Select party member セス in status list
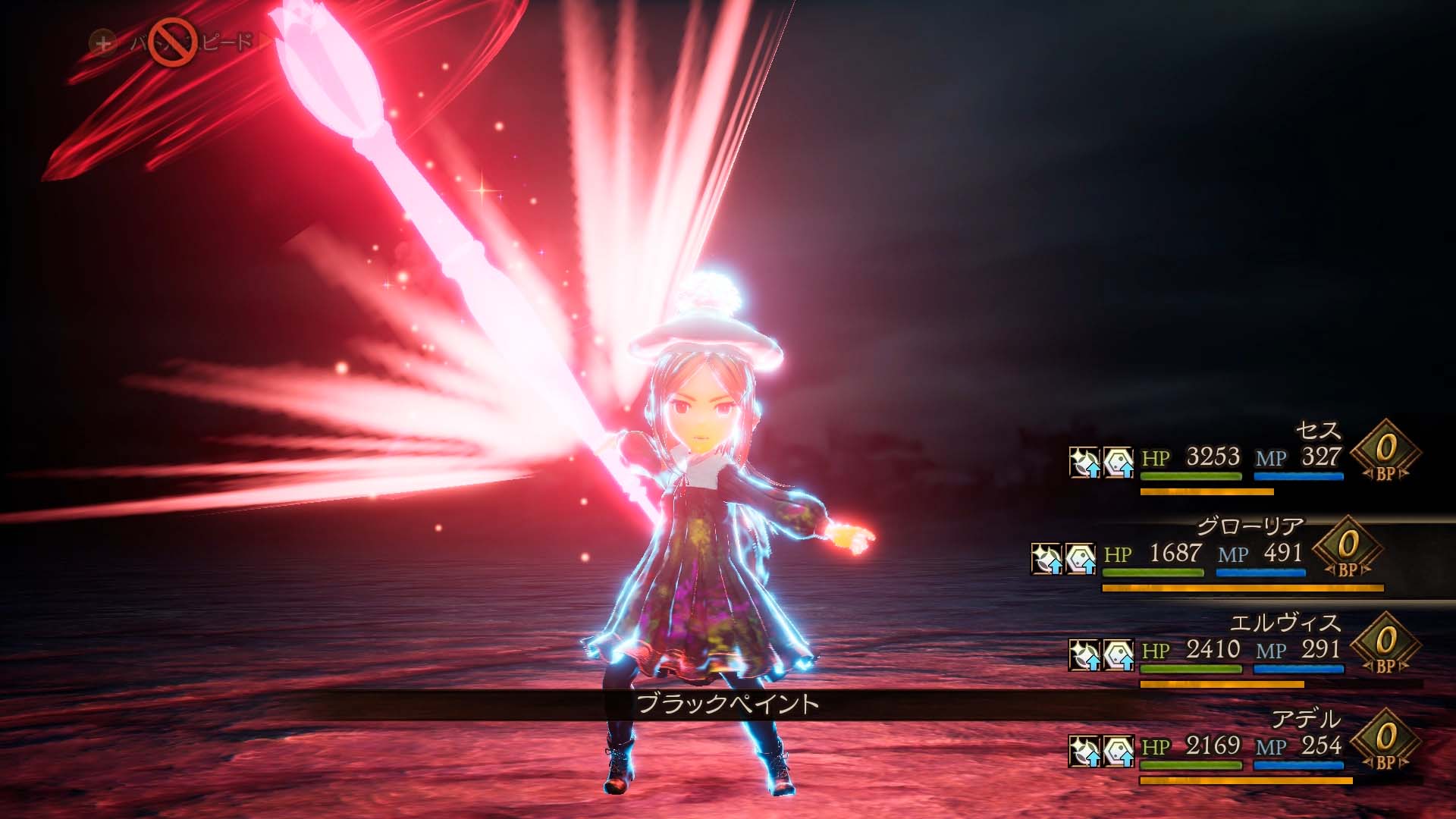 [x=1317, y=431]
